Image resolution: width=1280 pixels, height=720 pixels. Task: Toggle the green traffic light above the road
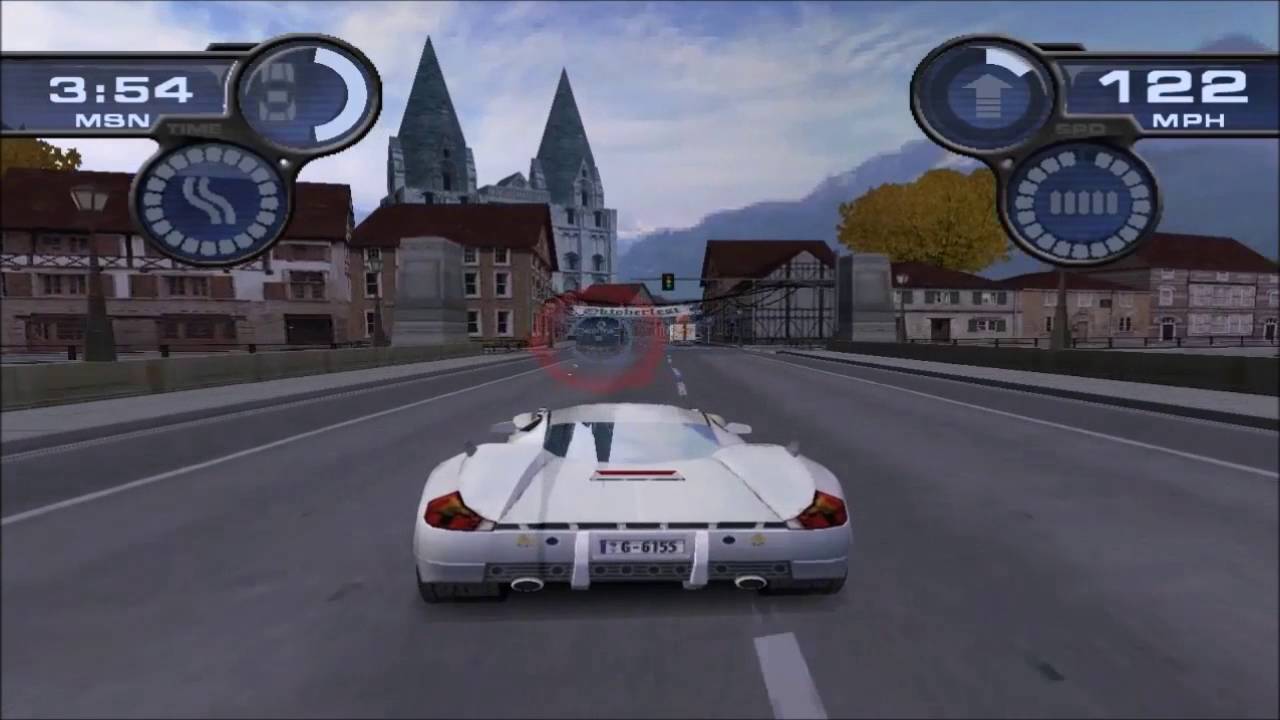click(x=667, y=280)
